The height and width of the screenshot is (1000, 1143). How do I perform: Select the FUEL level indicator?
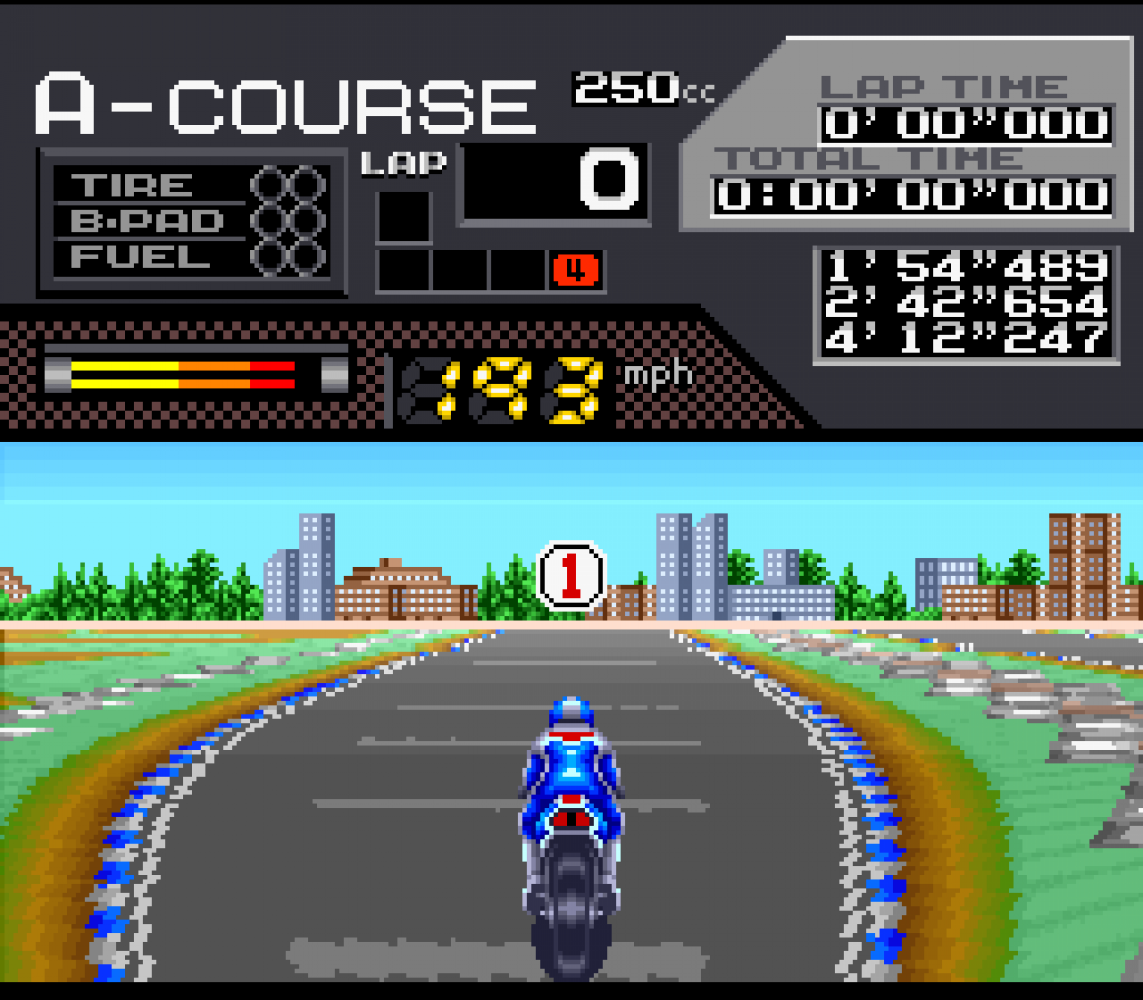coord(288,257)
